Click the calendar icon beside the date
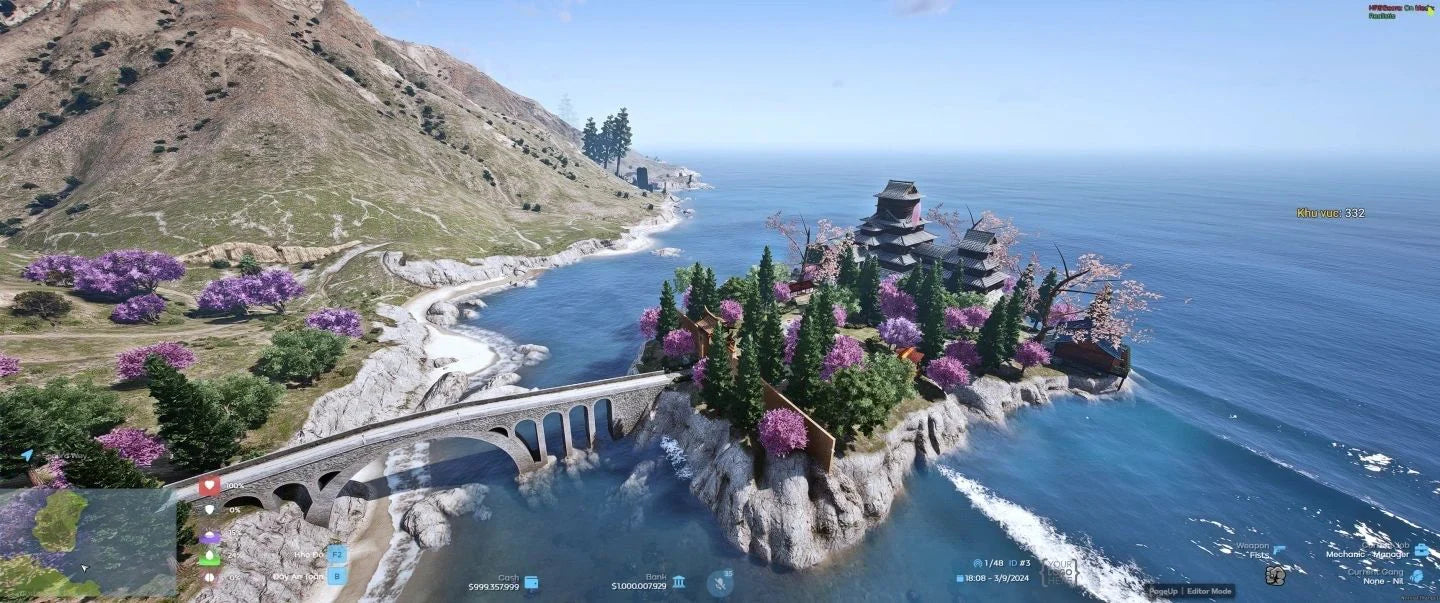 (x=960, y=578)
